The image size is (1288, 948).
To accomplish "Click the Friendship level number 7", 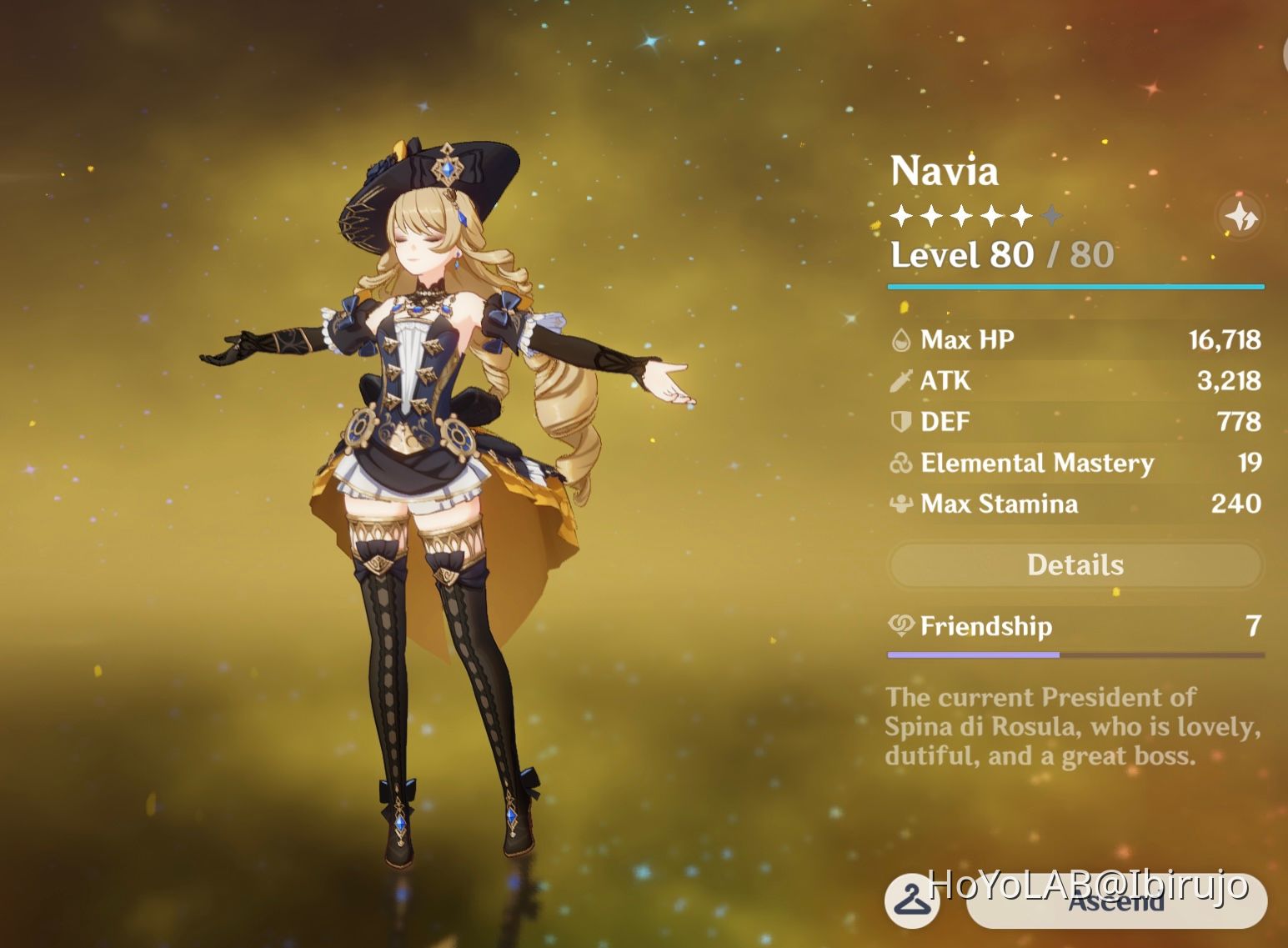I will tap(1253, 626).
